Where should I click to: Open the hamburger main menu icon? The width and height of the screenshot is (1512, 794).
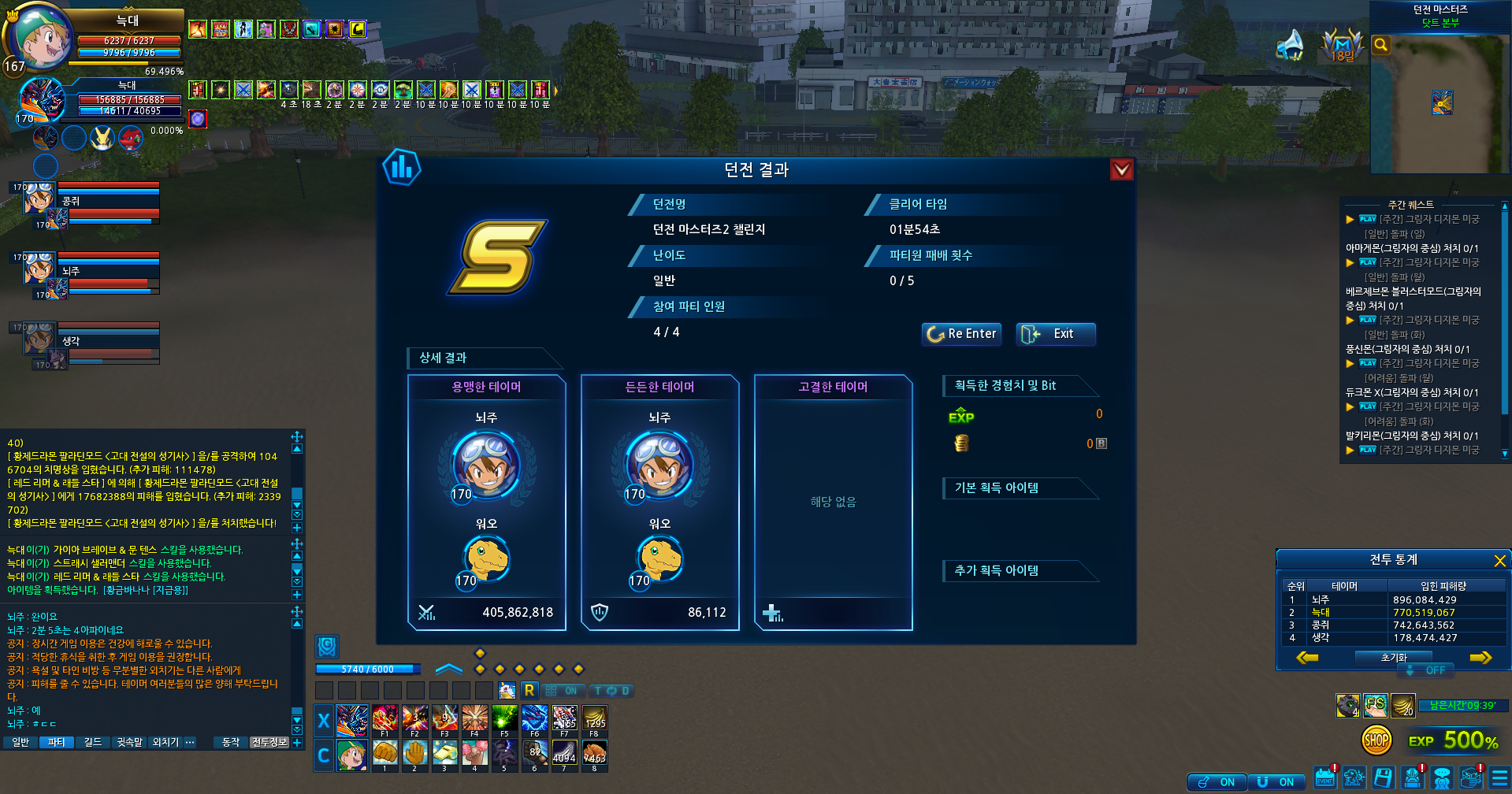point(1499,778)
